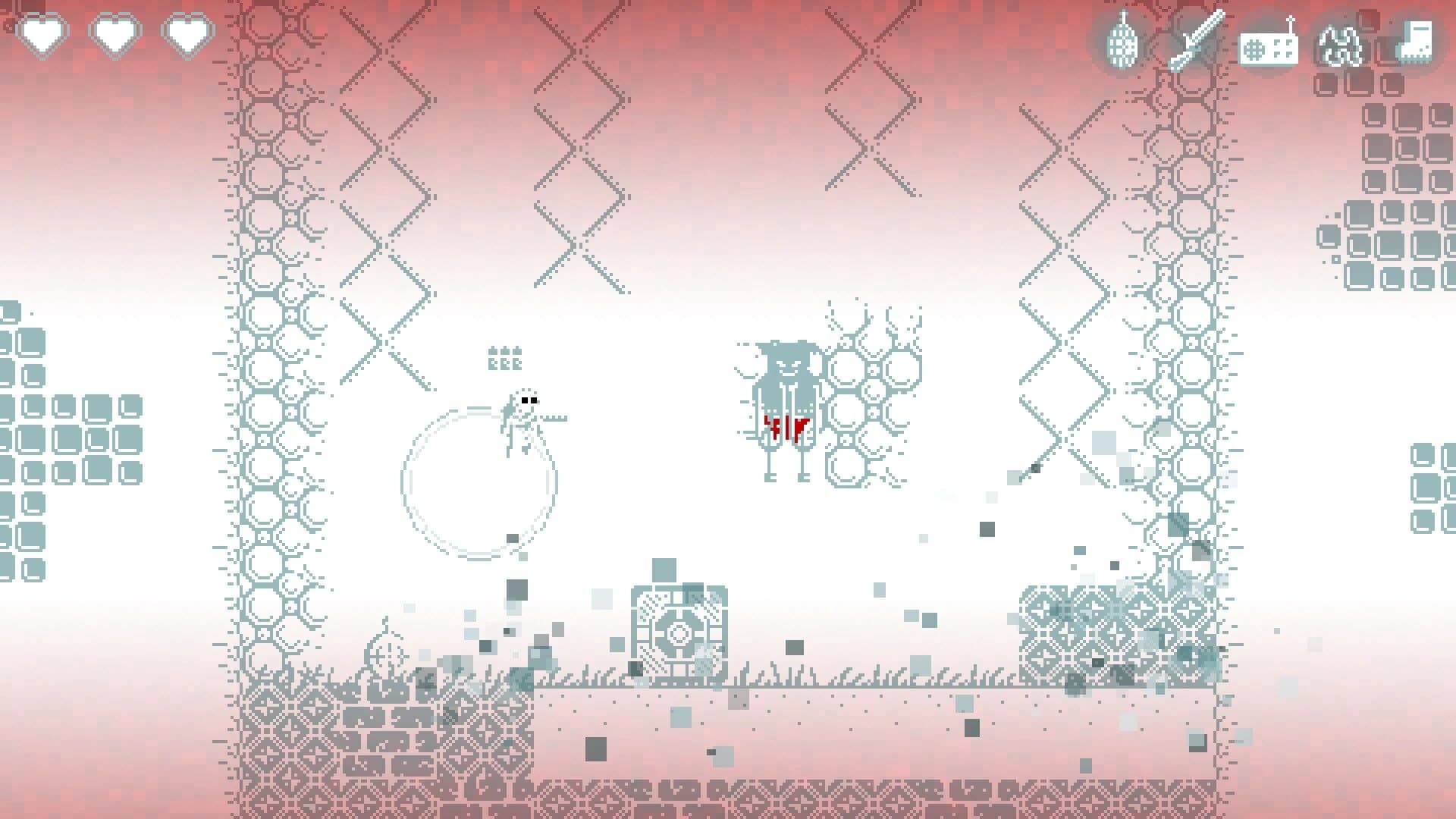Click the leftmost heart in the health bar
Screen dimensions: 1456x819
coord(42,34)
